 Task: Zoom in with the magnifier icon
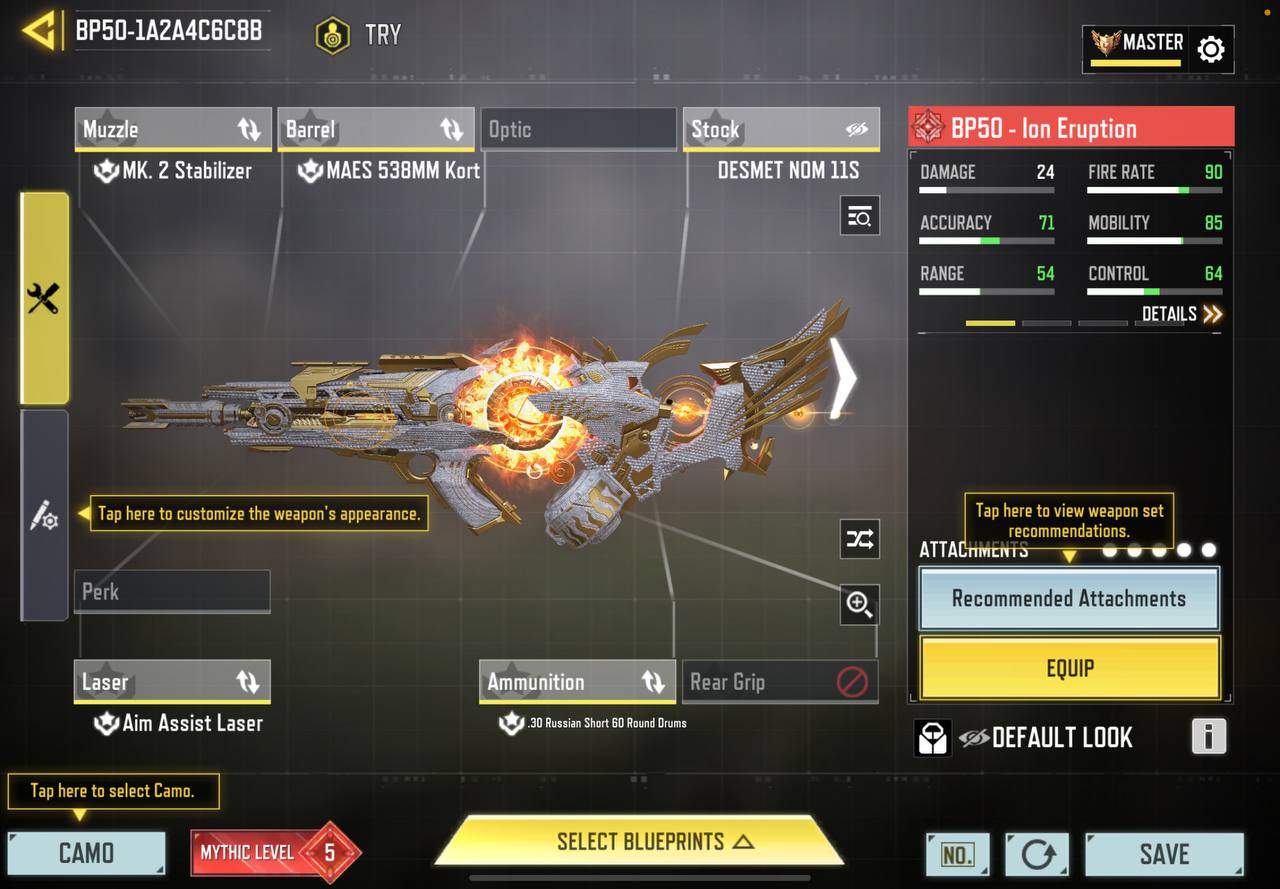pos(859,604)
